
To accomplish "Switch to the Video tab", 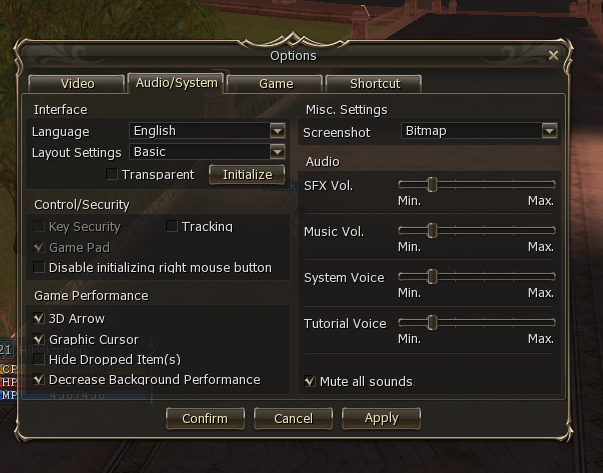I will (77, 84).
